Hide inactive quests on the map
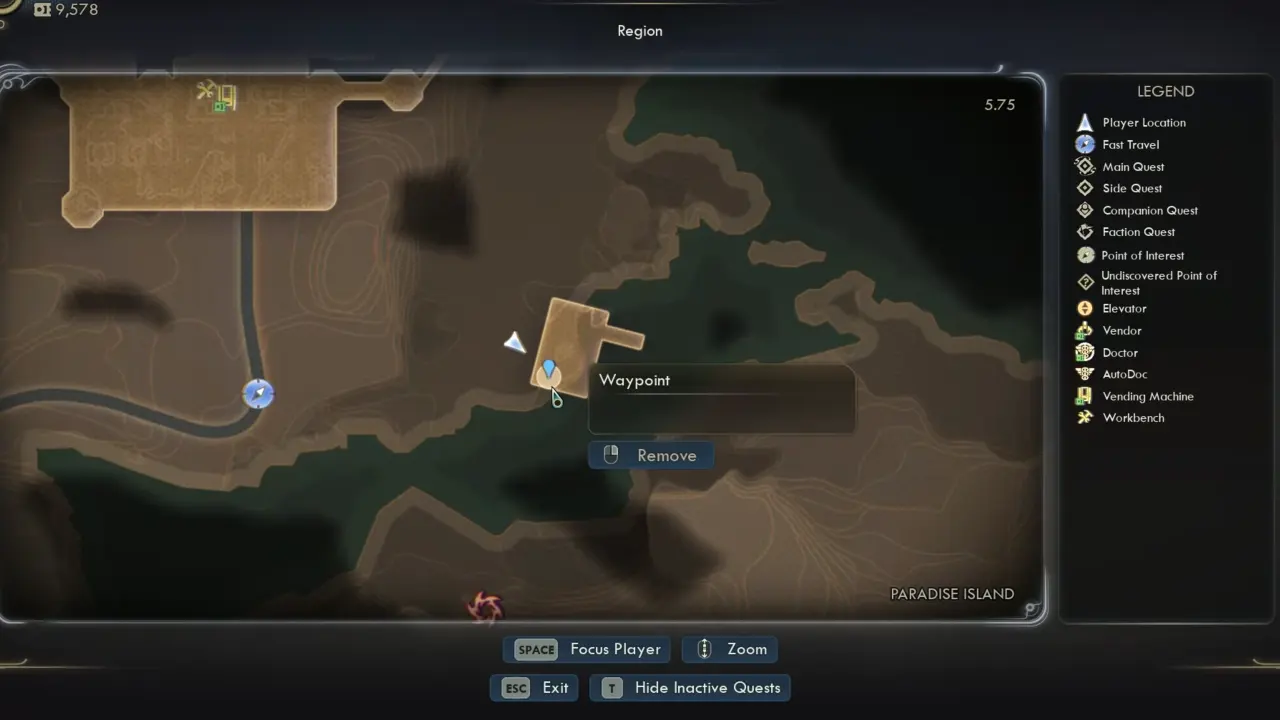This screenshot has width=1280, height=720. 690,688
